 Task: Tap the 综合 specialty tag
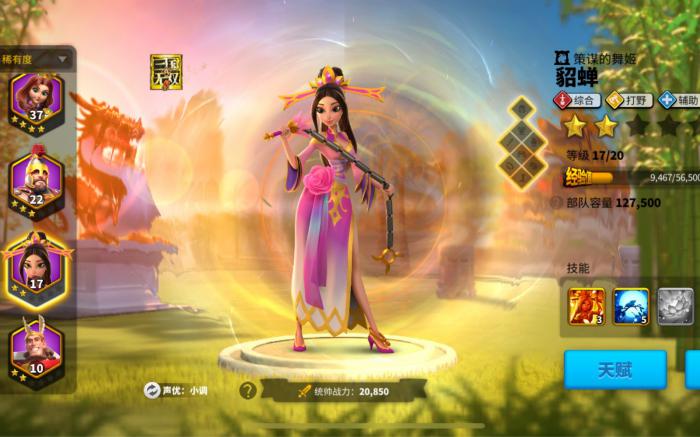point(577,100)
